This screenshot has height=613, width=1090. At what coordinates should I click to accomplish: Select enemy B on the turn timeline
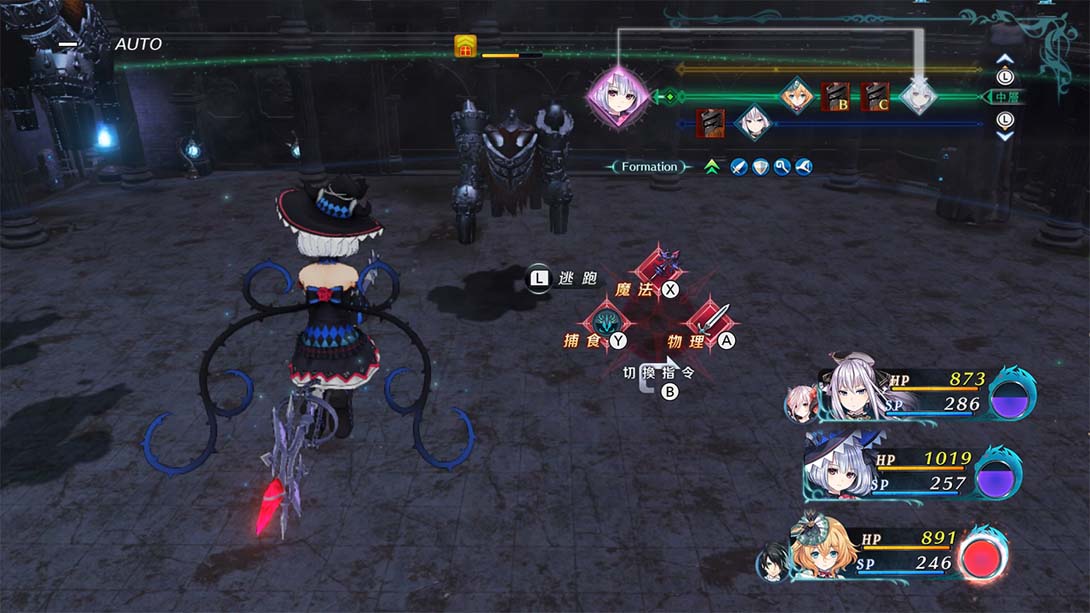[835, 97]
